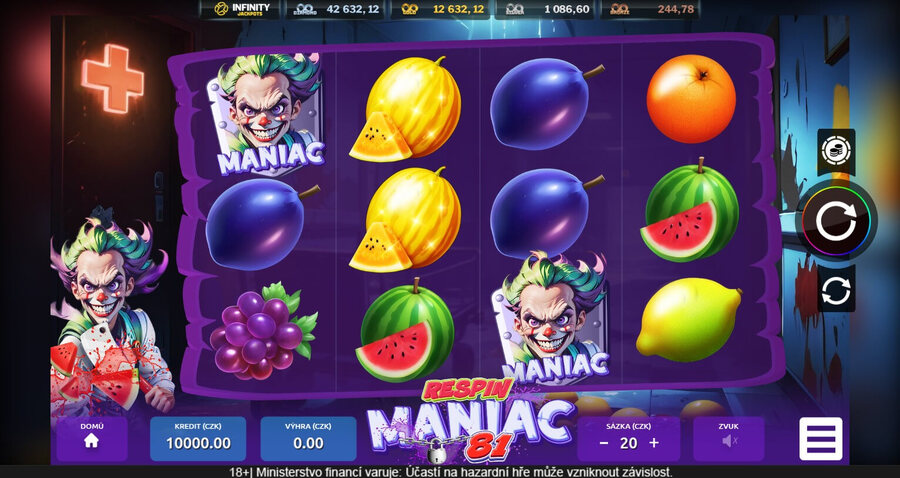Viewport: 900px width, 478px height.
Task: Click the Infinity Jackpots logo
Action: [x=241, y=10]
